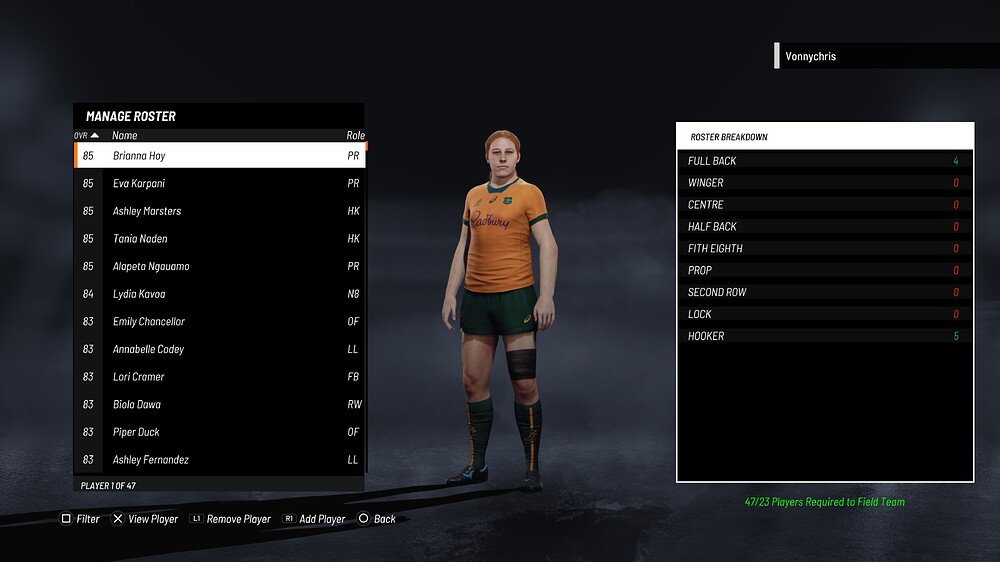Select Piper Duck roster entry
Image resolution: width=1000 pixels, height=562 pixels.
click(219, 432)
